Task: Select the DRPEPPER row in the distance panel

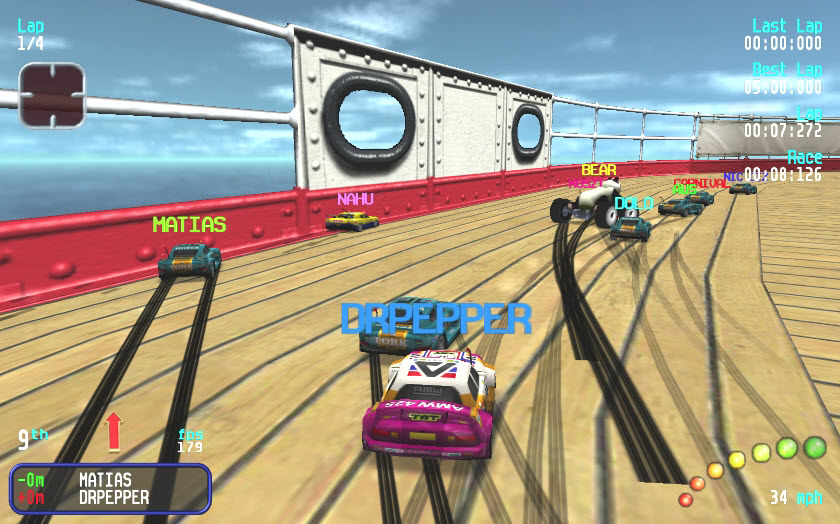Action: [x=113, y=497]
